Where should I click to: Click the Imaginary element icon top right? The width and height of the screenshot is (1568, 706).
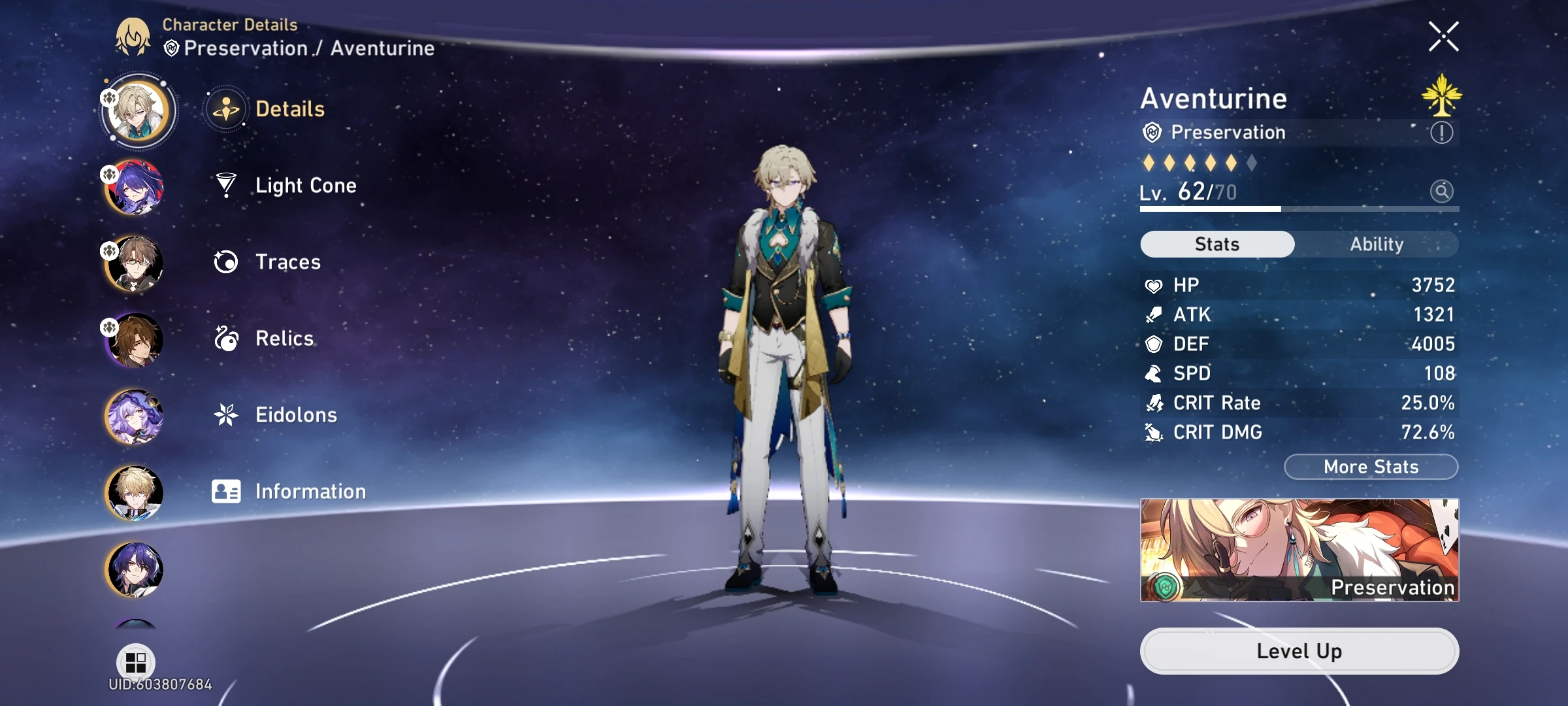(x=1442, y=97)
